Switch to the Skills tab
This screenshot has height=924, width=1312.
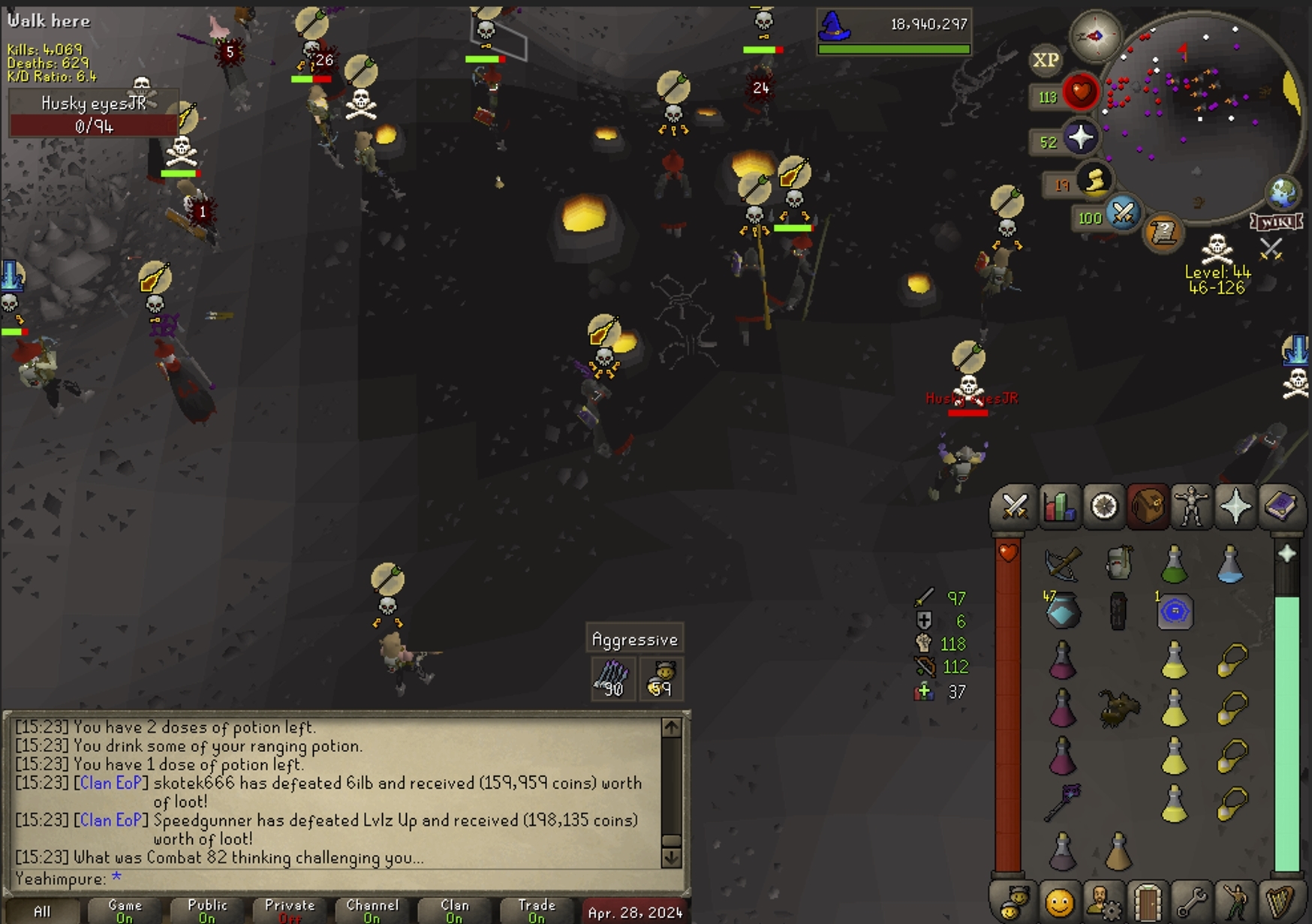pyautogui.click(x=1059, y=507)
